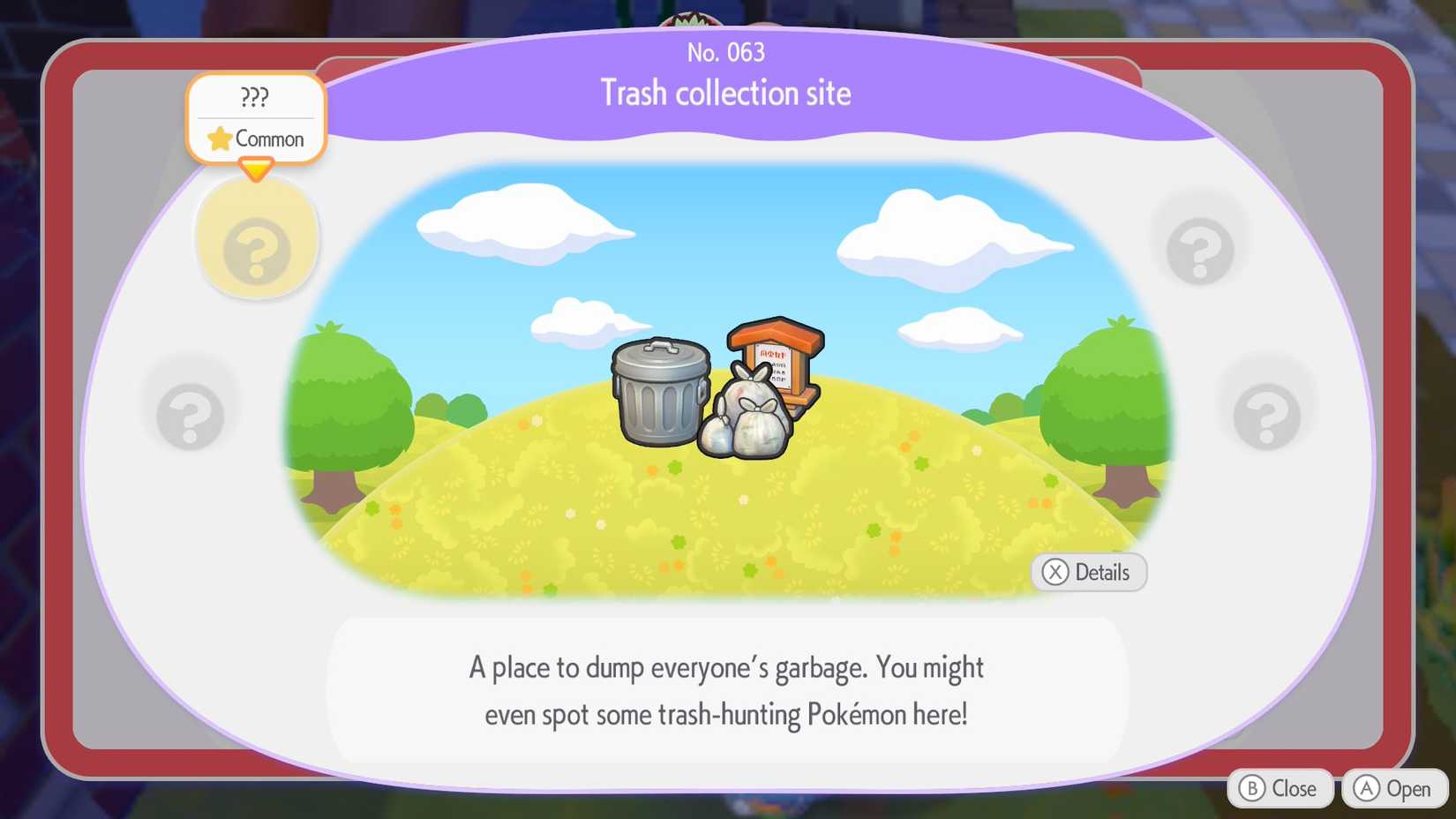Click the grey question mark on the far right
1456x819 pixels.
click(1268, 413)
